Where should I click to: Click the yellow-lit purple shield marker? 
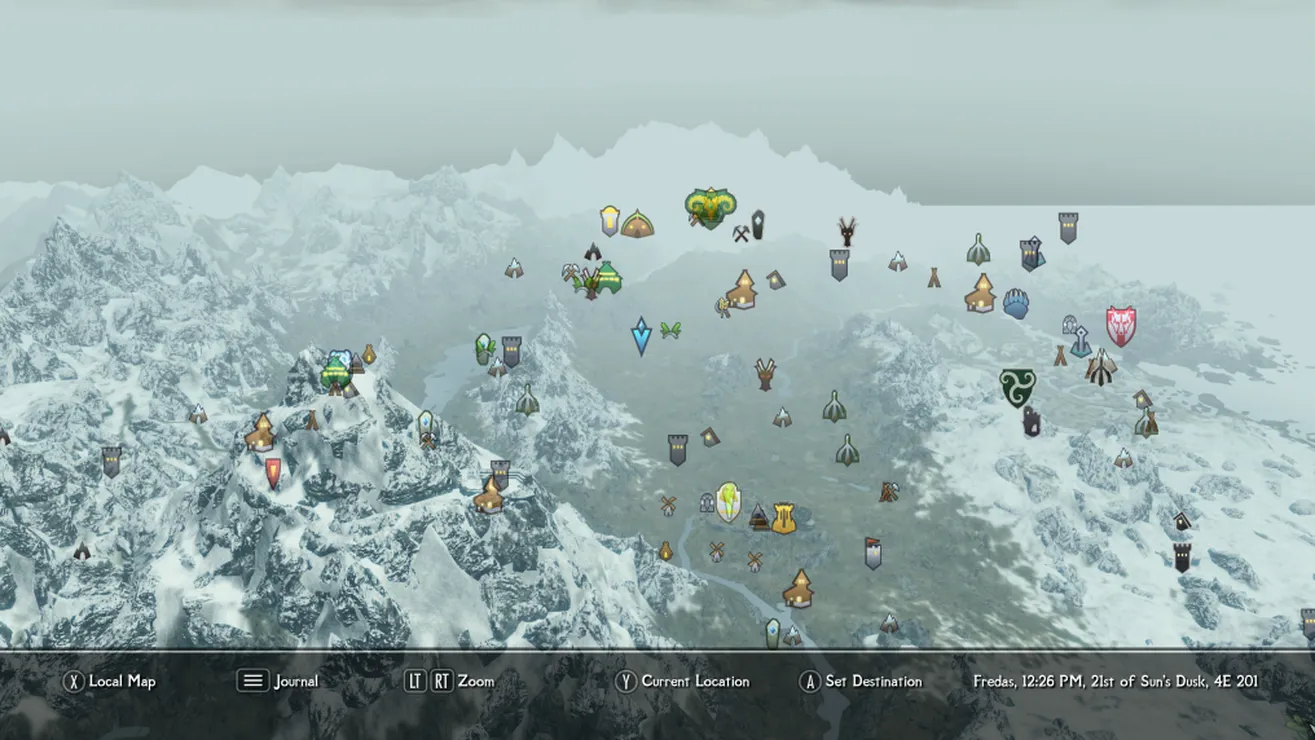coord(609,220)
